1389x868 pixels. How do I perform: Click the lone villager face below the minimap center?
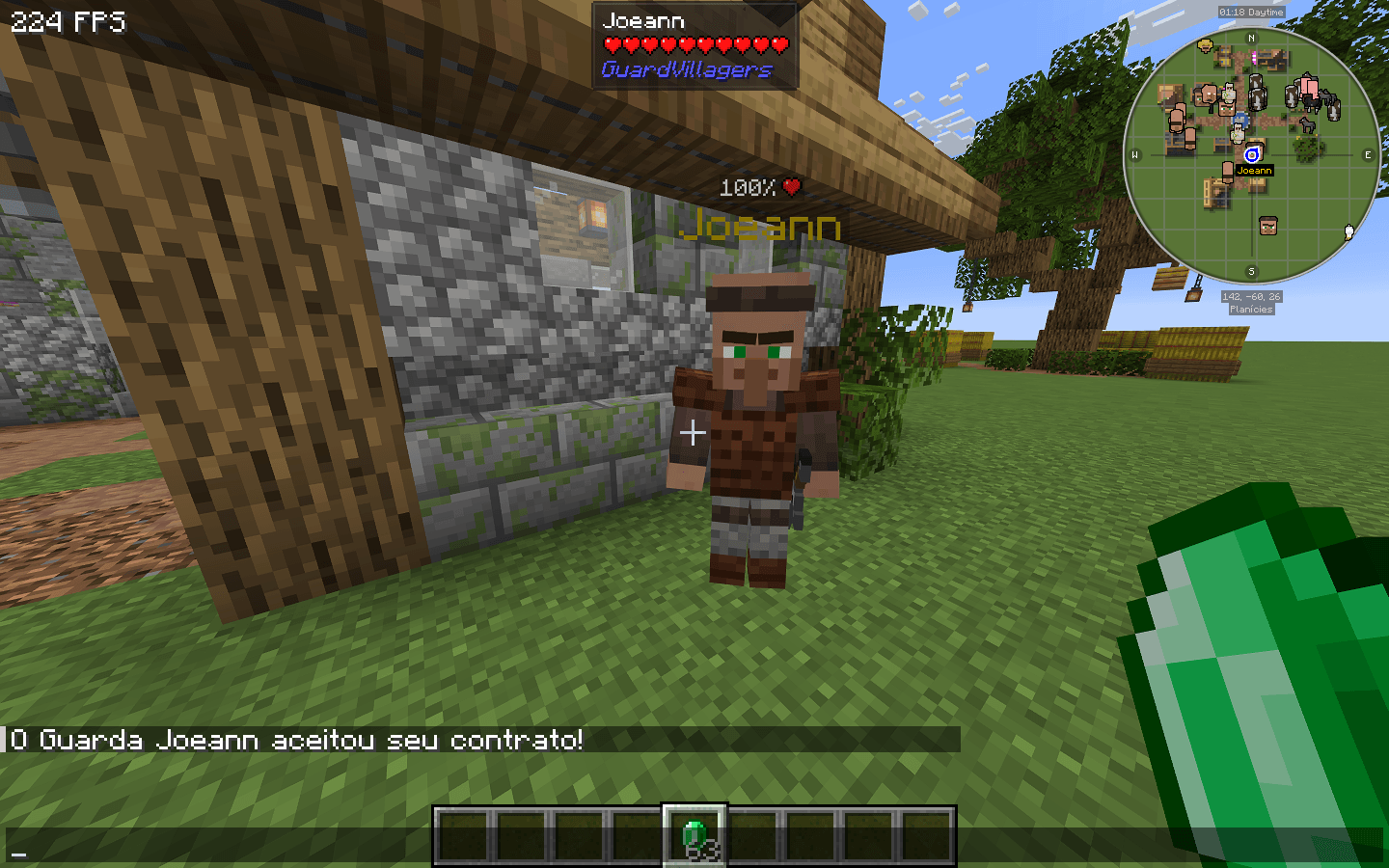1268,224
